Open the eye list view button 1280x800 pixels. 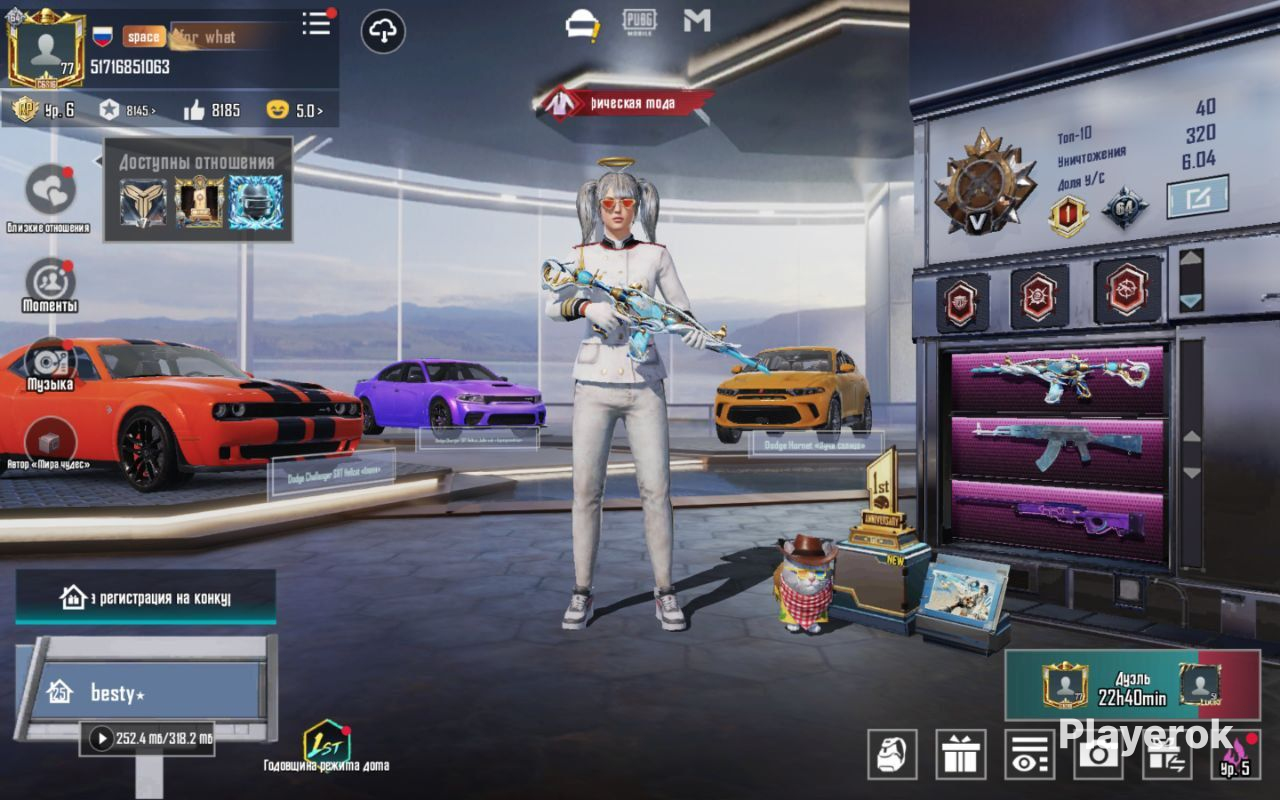point(1029,754)
